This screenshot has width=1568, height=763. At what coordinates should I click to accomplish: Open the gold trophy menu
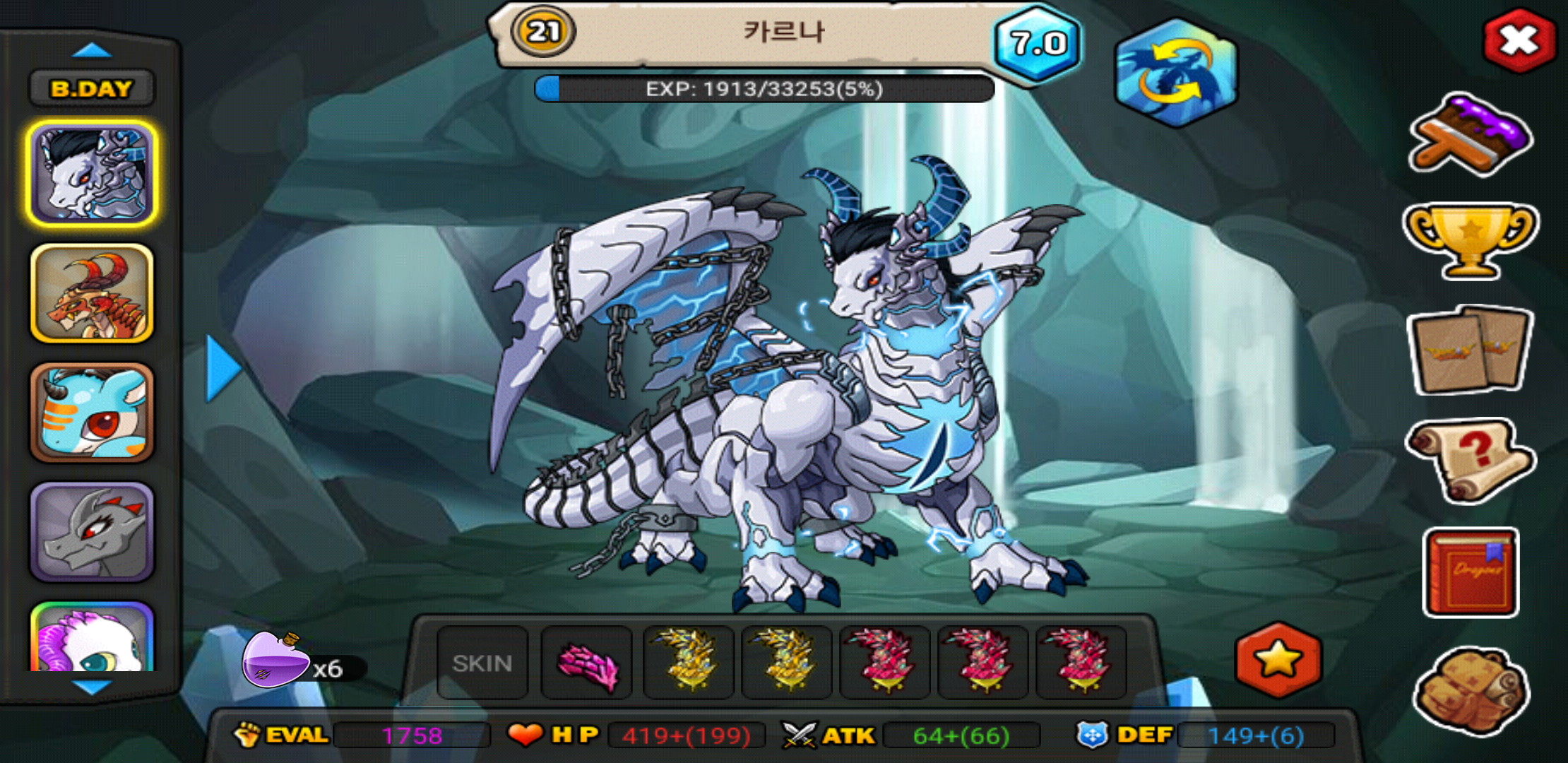coord(1471,240)
